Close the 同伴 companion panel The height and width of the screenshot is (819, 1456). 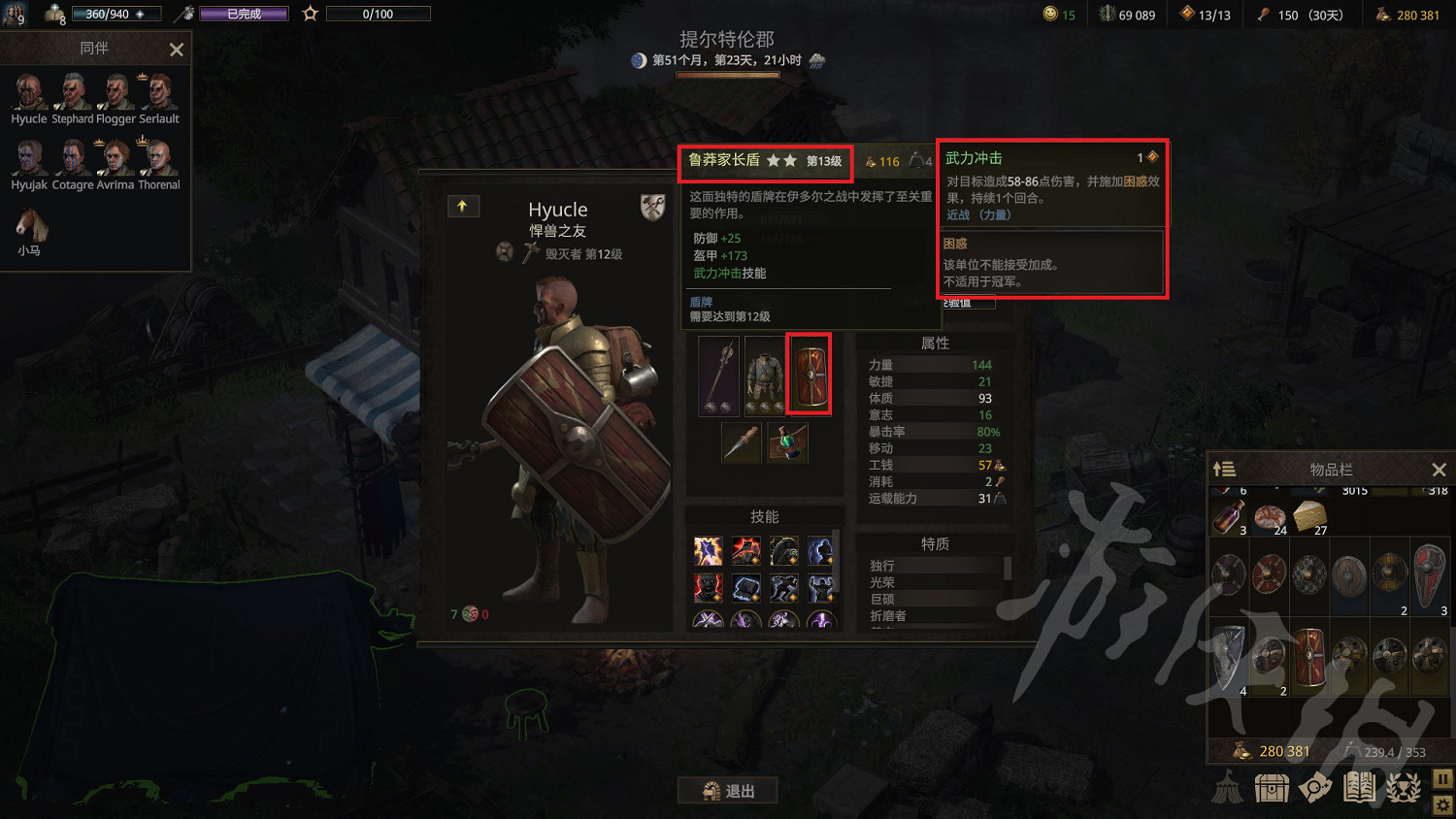coord(176,49)
